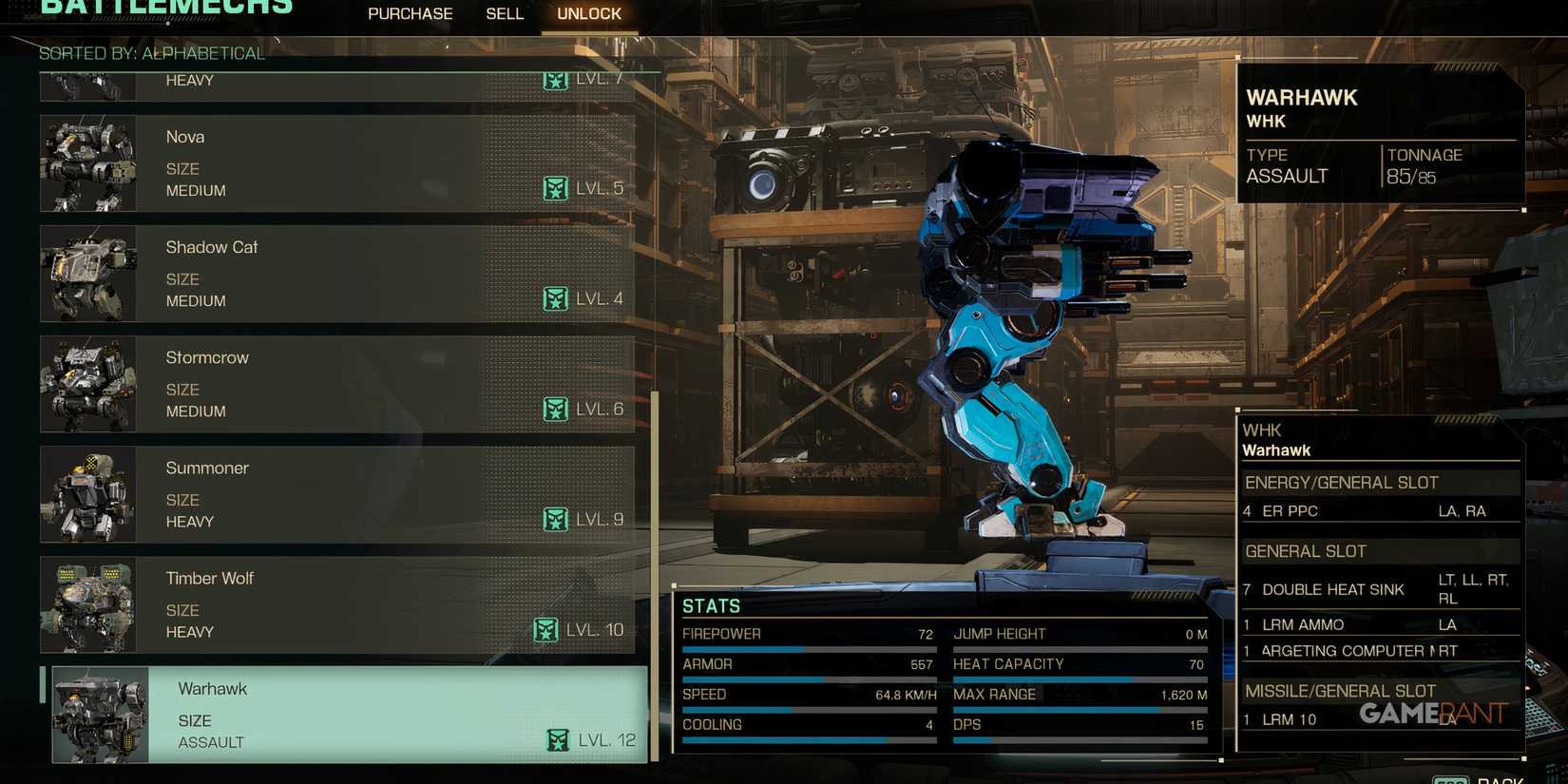This screenshot has width=1568, height=784.
Task: Click Stormcrow's LVL 6 unlock icon
Action: 555,409
